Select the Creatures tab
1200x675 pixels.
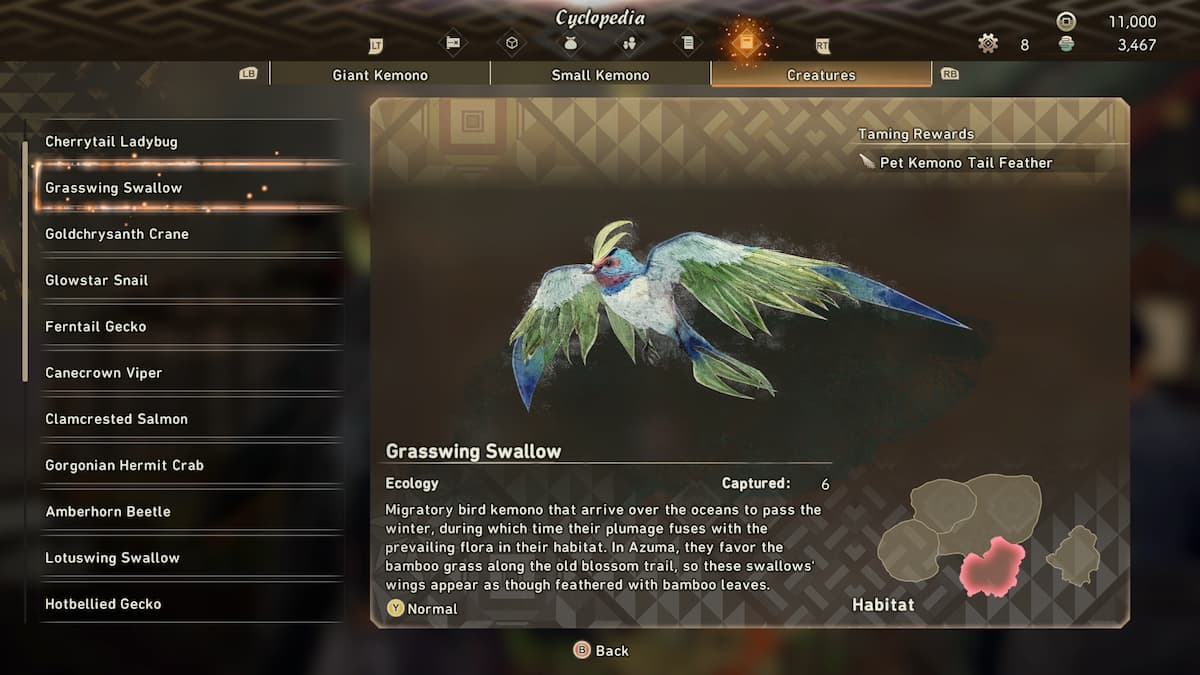821,75
